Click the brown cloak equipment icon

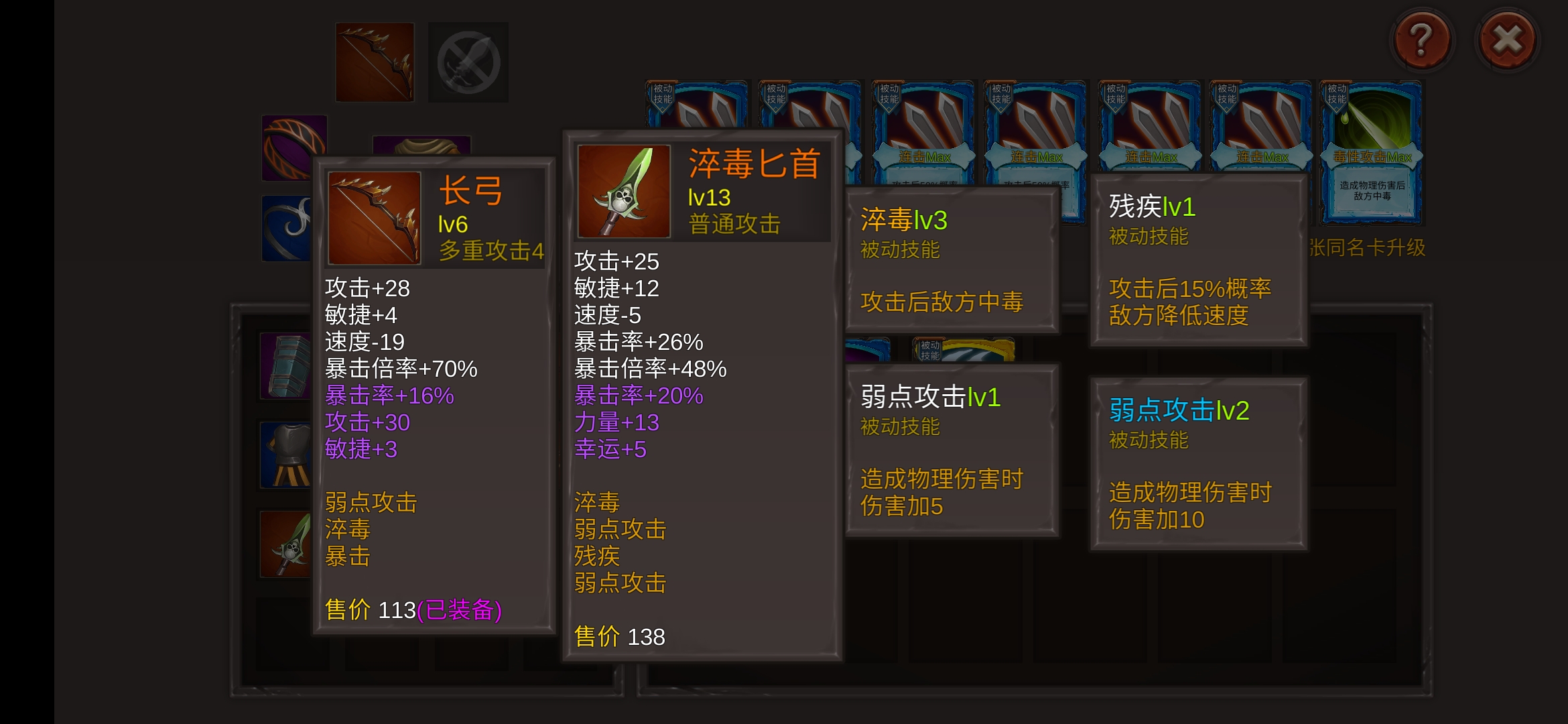421,145
